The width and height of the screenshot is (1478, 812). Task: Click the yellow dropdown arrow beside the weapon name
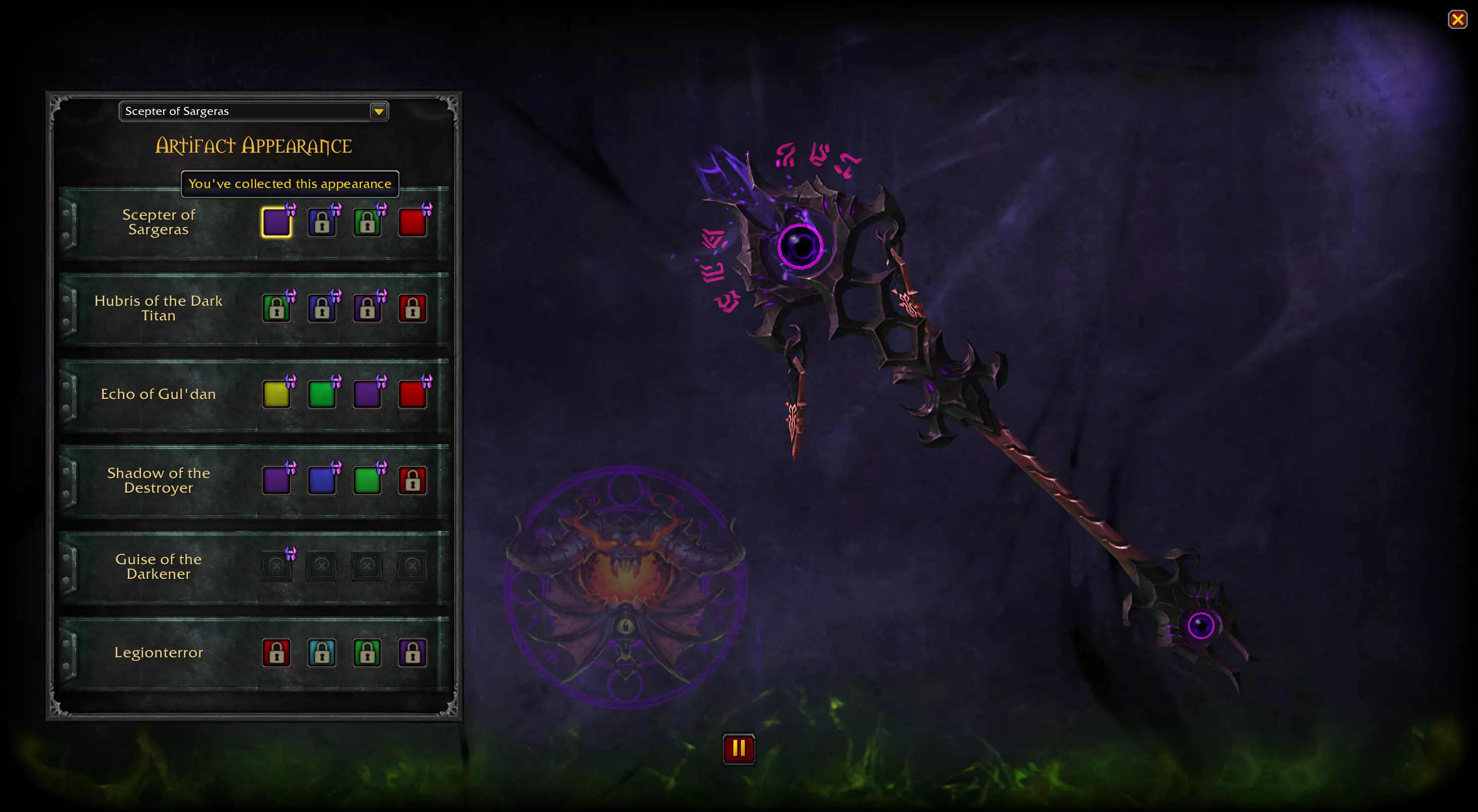pyautogui.click(x=379, y=111)
